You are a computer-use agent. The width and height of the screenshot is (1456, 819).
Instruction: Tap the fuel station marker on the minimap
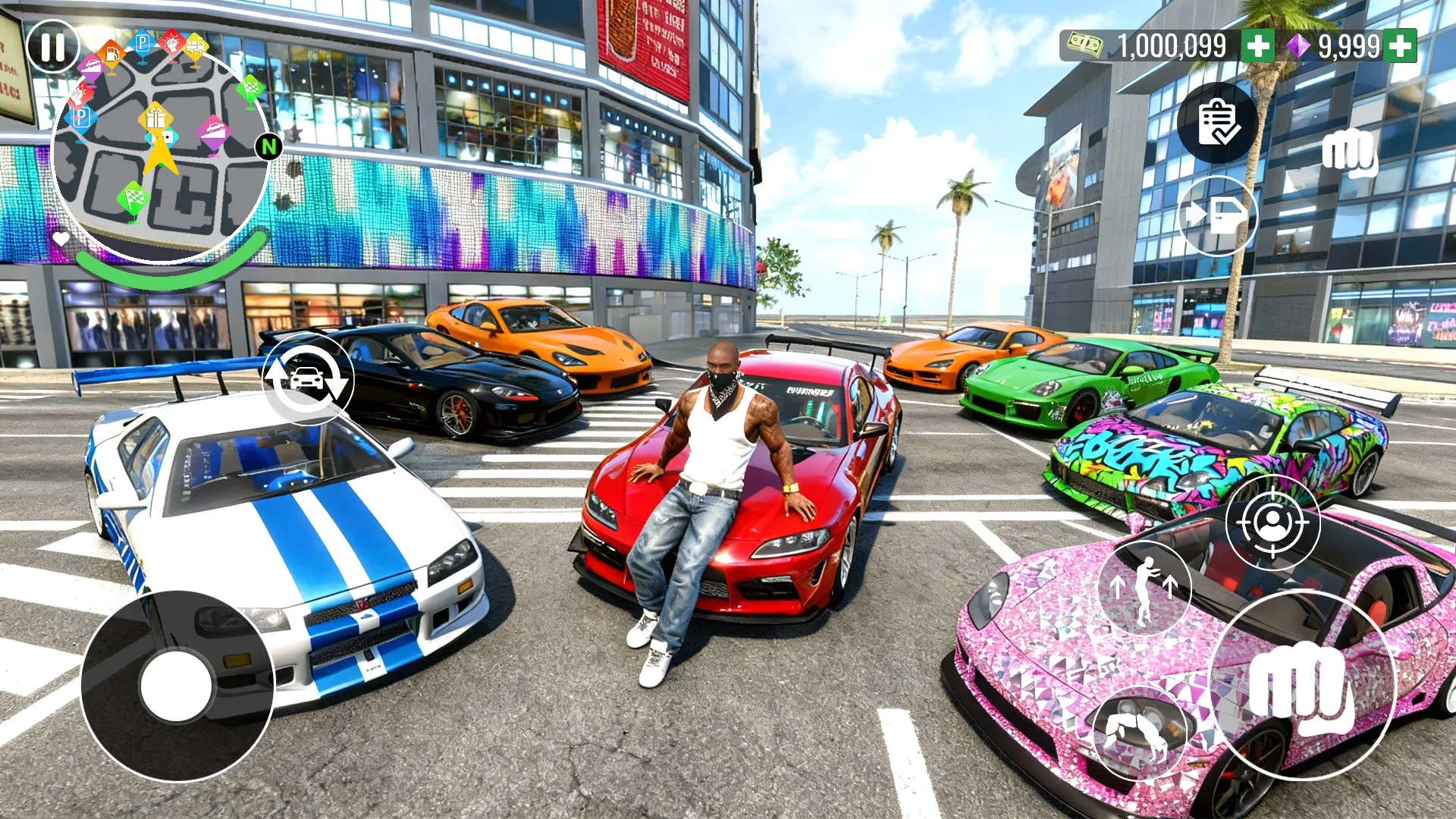coord(111,53)
